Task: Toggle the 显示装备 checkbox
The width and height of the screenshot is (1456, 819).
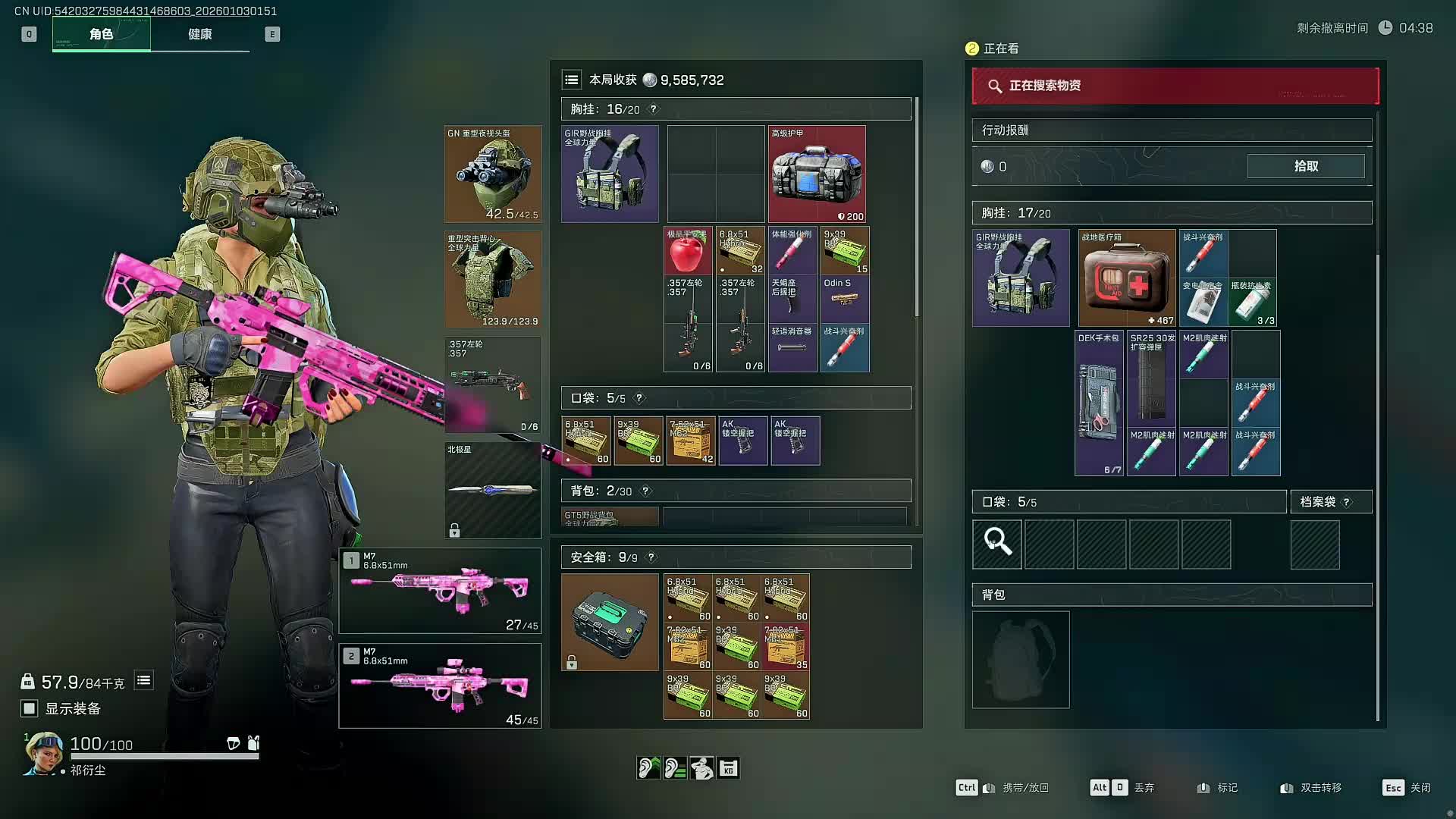Action: click(x=30, y=708)
